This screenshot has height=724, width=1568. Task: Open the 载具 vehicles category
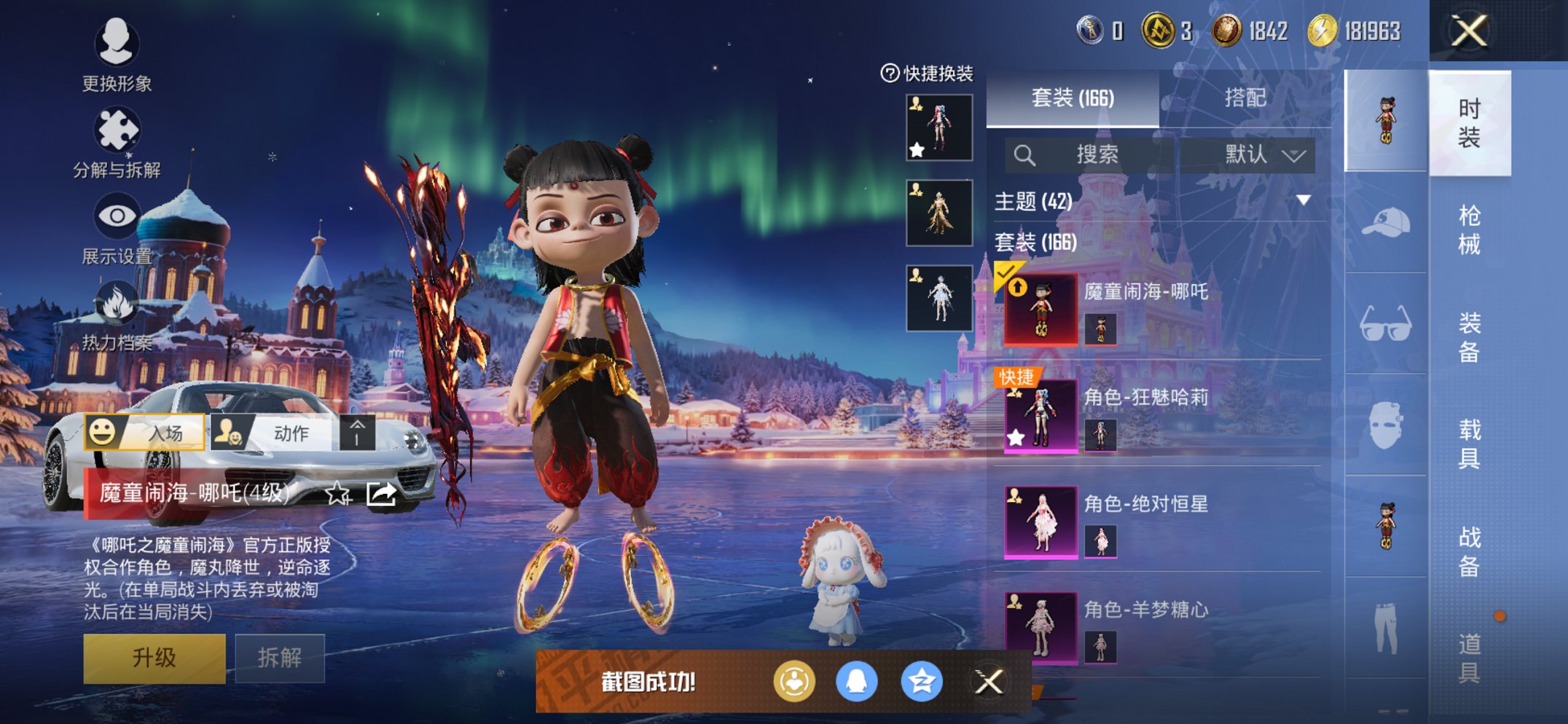tap(1469, 443)
